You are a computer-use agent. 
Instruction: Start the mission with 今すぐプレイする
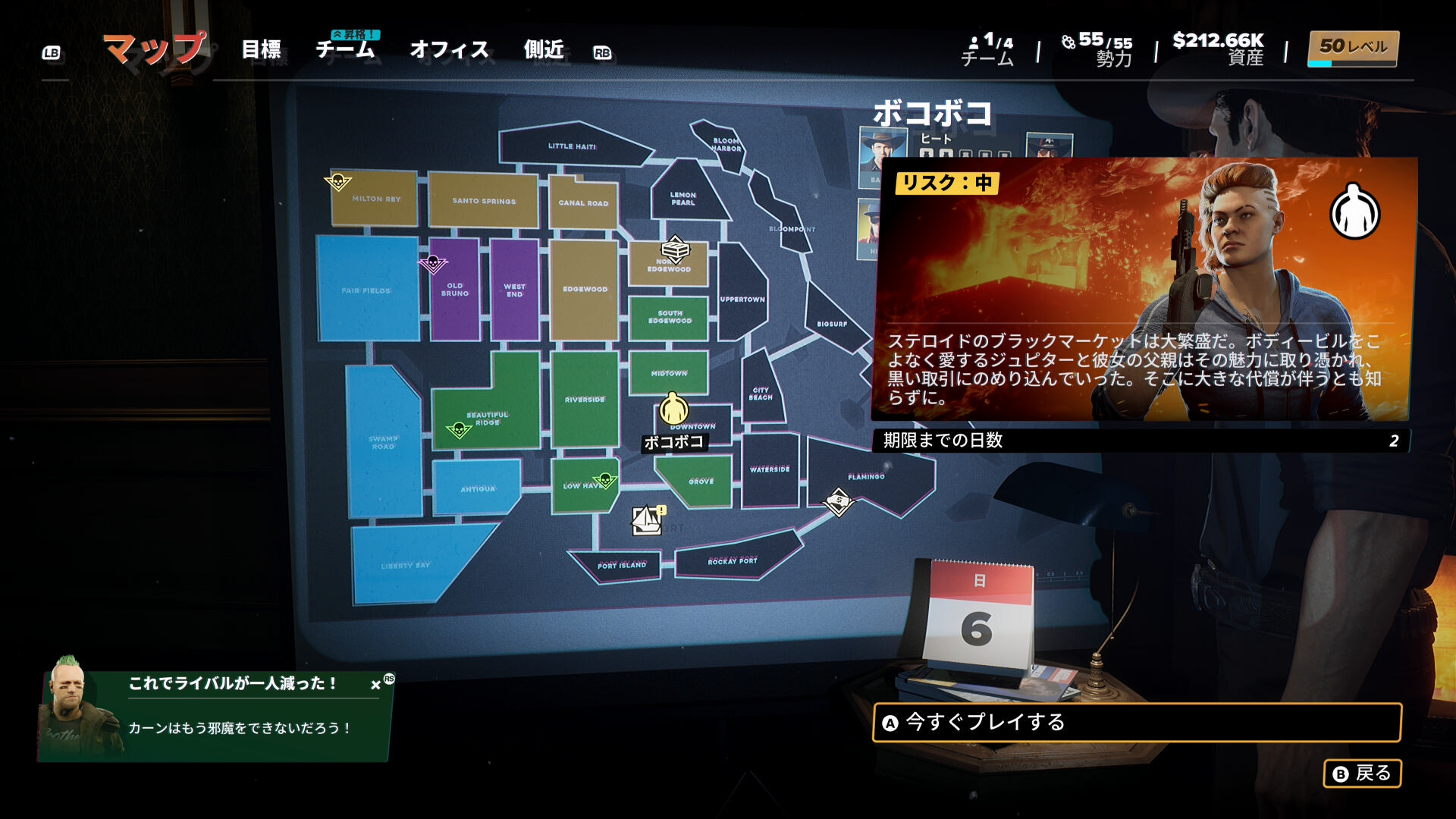pyautogui.click(x=1136, y=722)
